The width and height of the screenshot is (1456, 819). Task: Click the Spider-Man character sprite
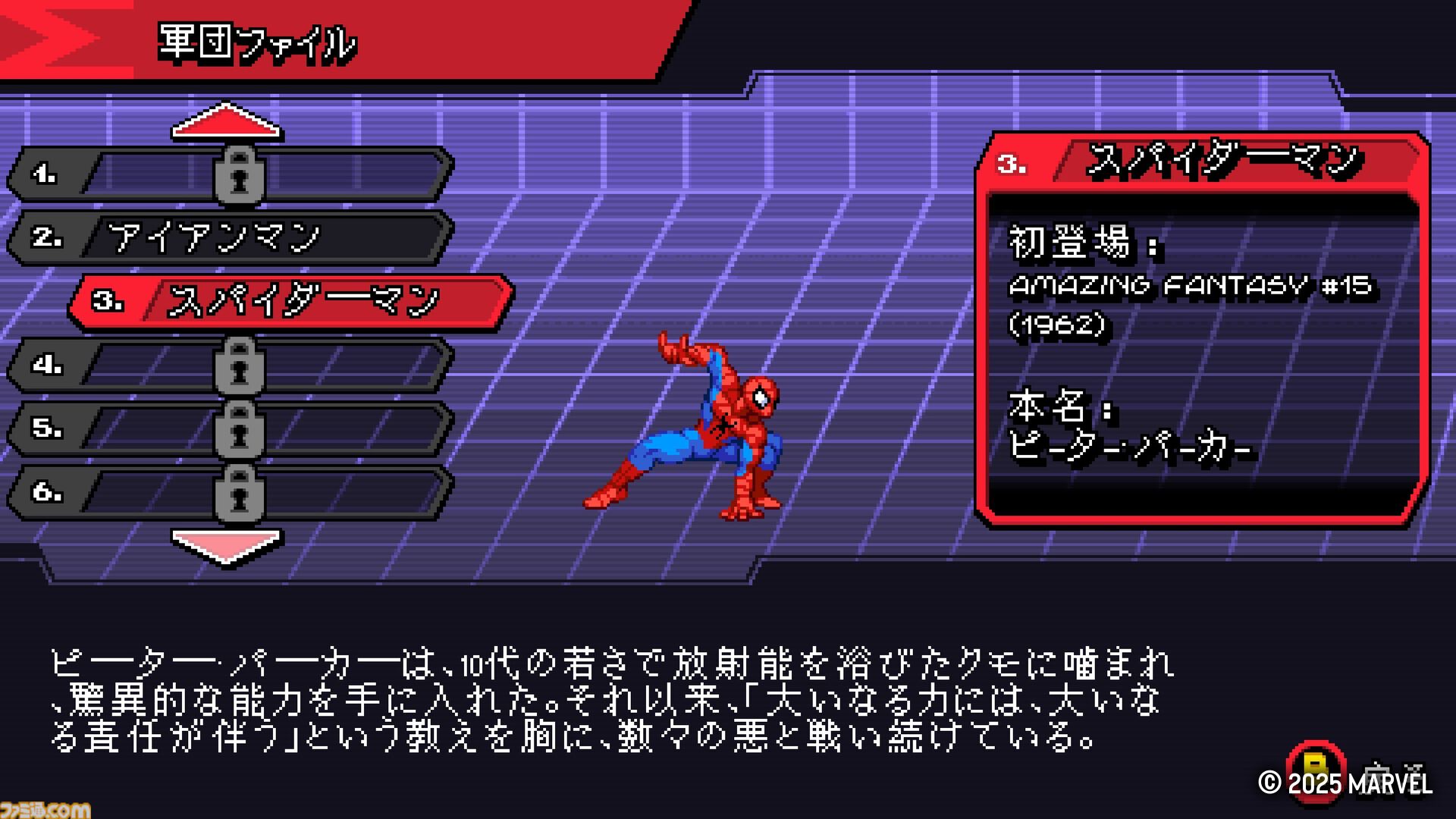point(720,425)
